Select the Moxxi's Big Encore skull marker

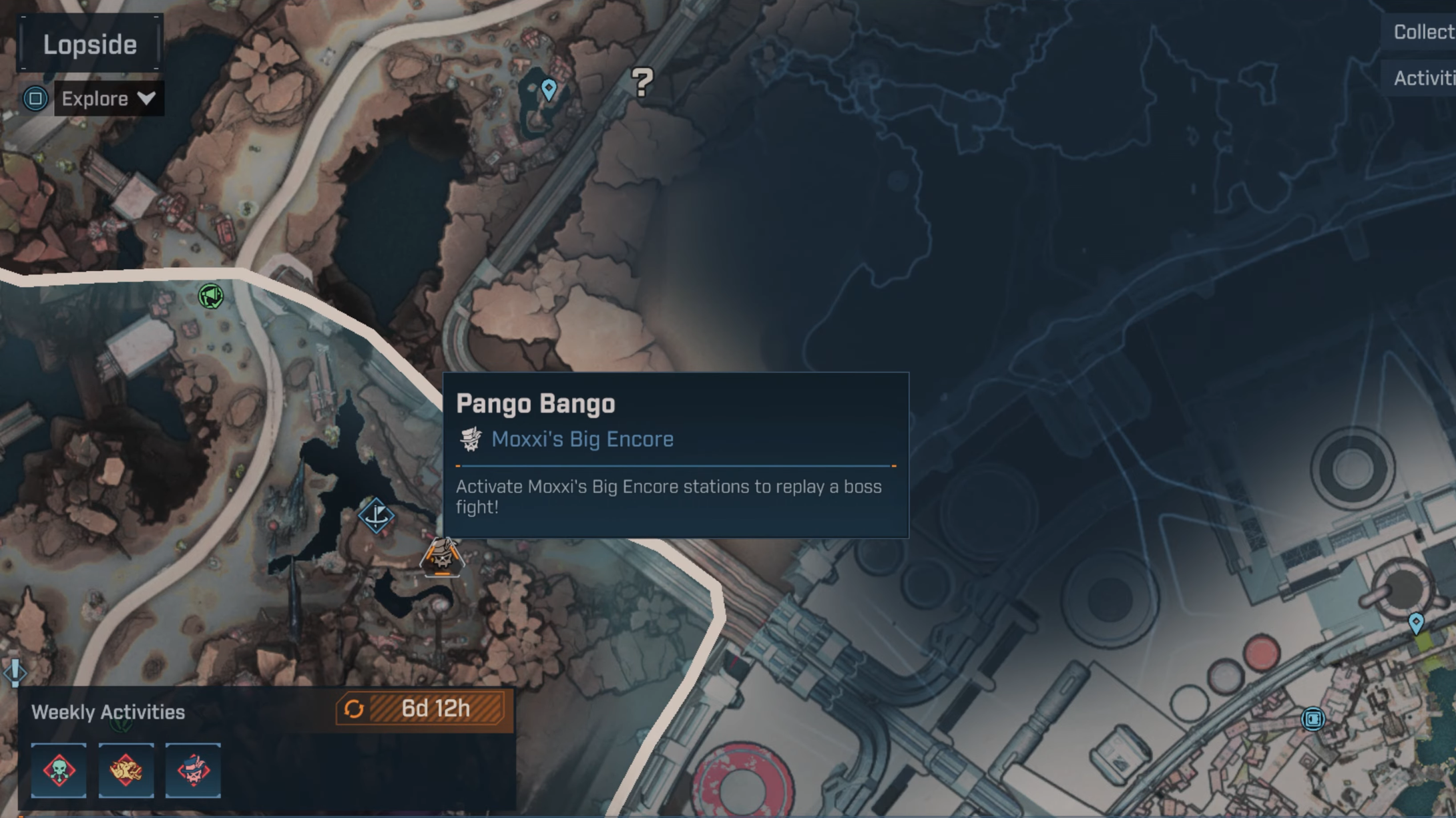(x=442, y=557)
